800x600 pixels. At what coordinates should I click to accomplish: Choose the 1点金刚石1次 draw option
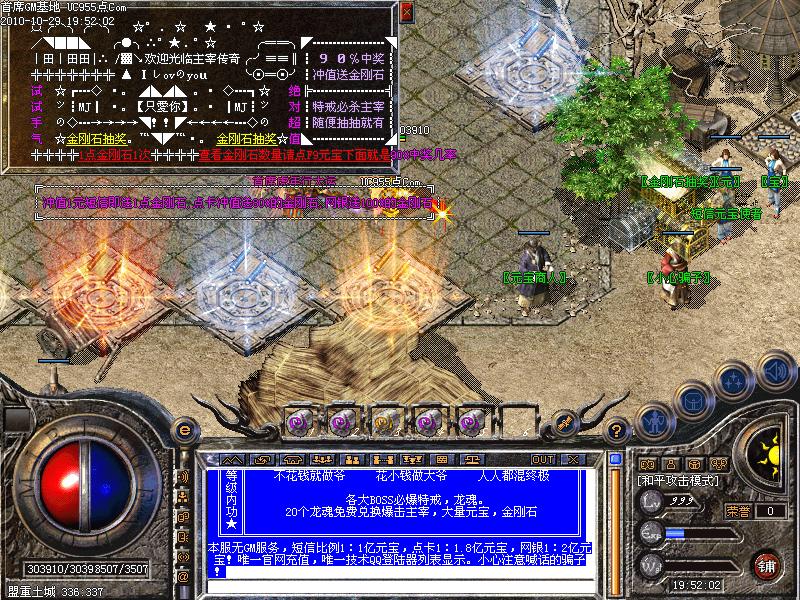click(116, 155)
